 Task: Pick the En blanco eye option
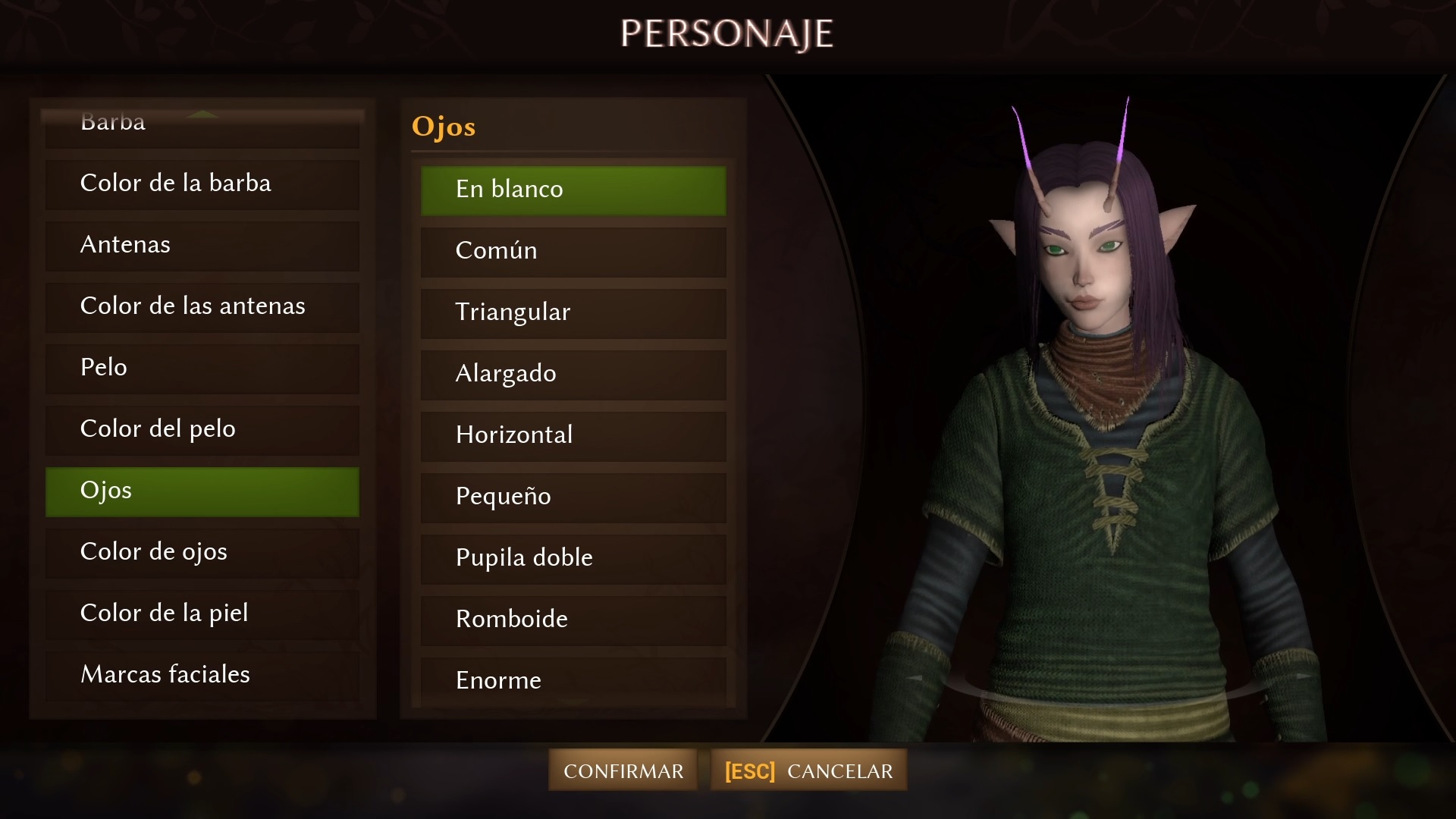tap(573, 190)
